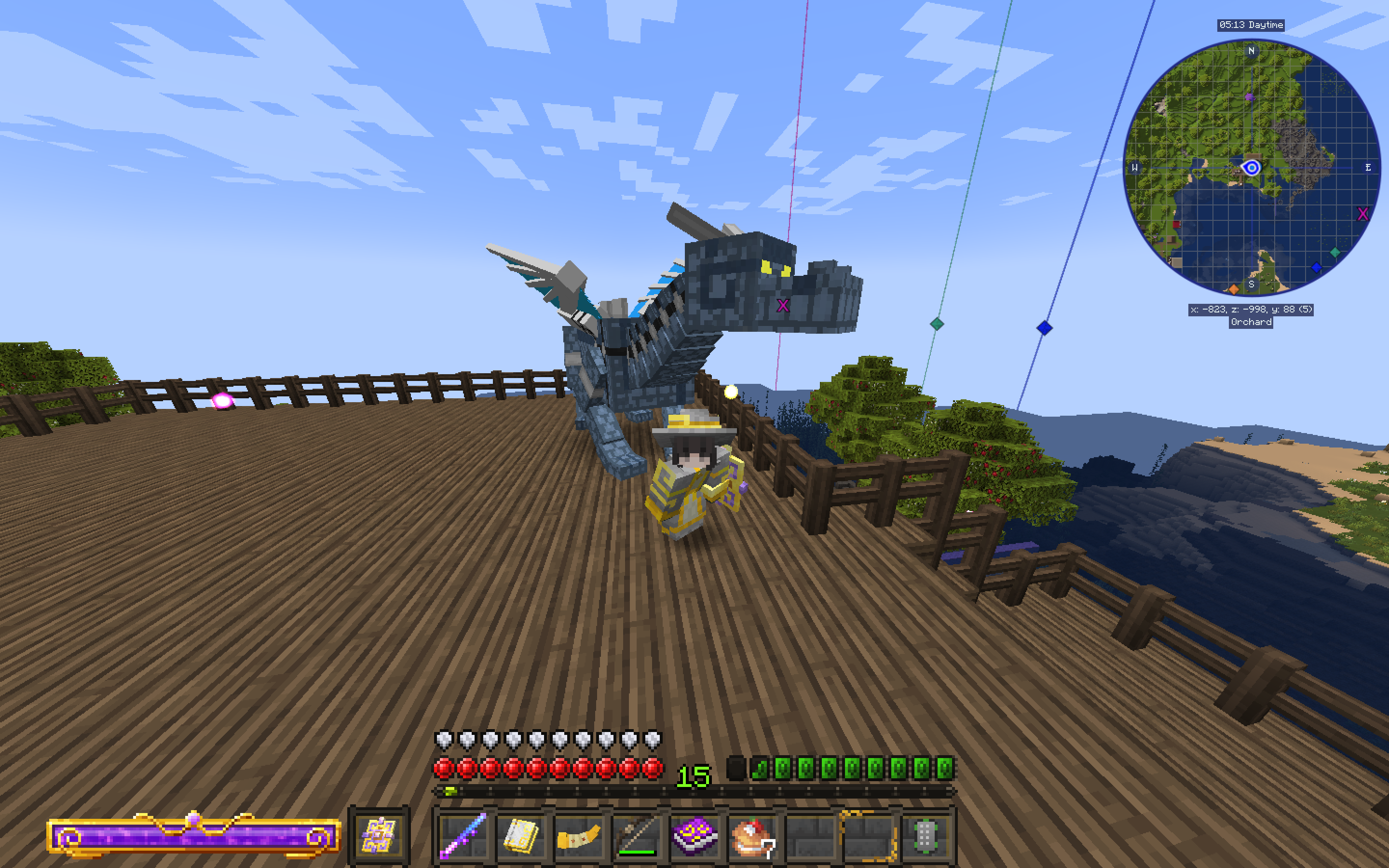Click the player arrow at the minimap center

coord(1252,168)
